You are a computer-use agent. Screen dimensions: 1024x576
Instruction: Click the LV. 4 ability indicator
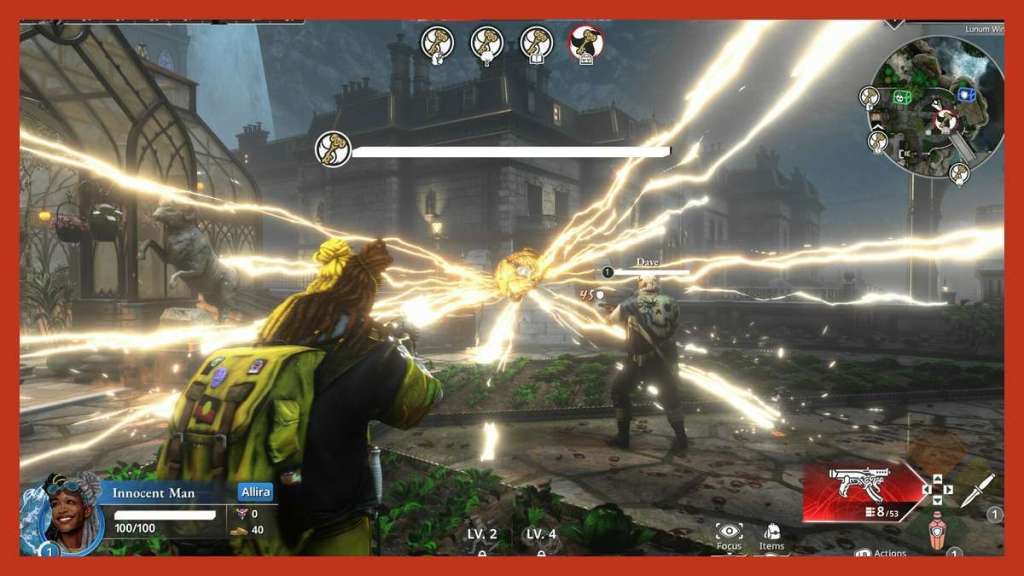pos(541,535)
